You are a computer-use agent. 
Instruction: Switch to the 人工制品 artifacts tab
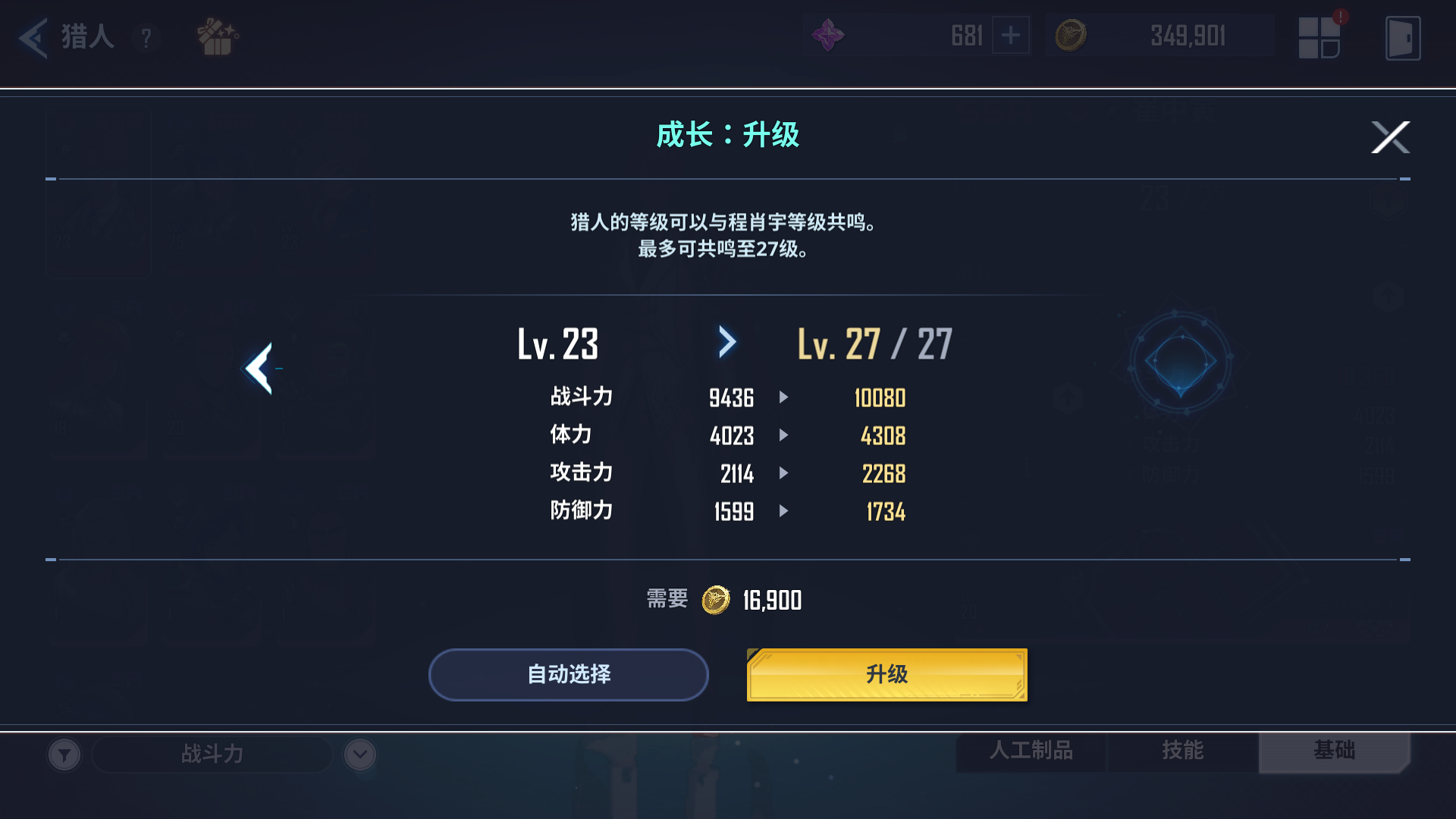click(1033, 752)
